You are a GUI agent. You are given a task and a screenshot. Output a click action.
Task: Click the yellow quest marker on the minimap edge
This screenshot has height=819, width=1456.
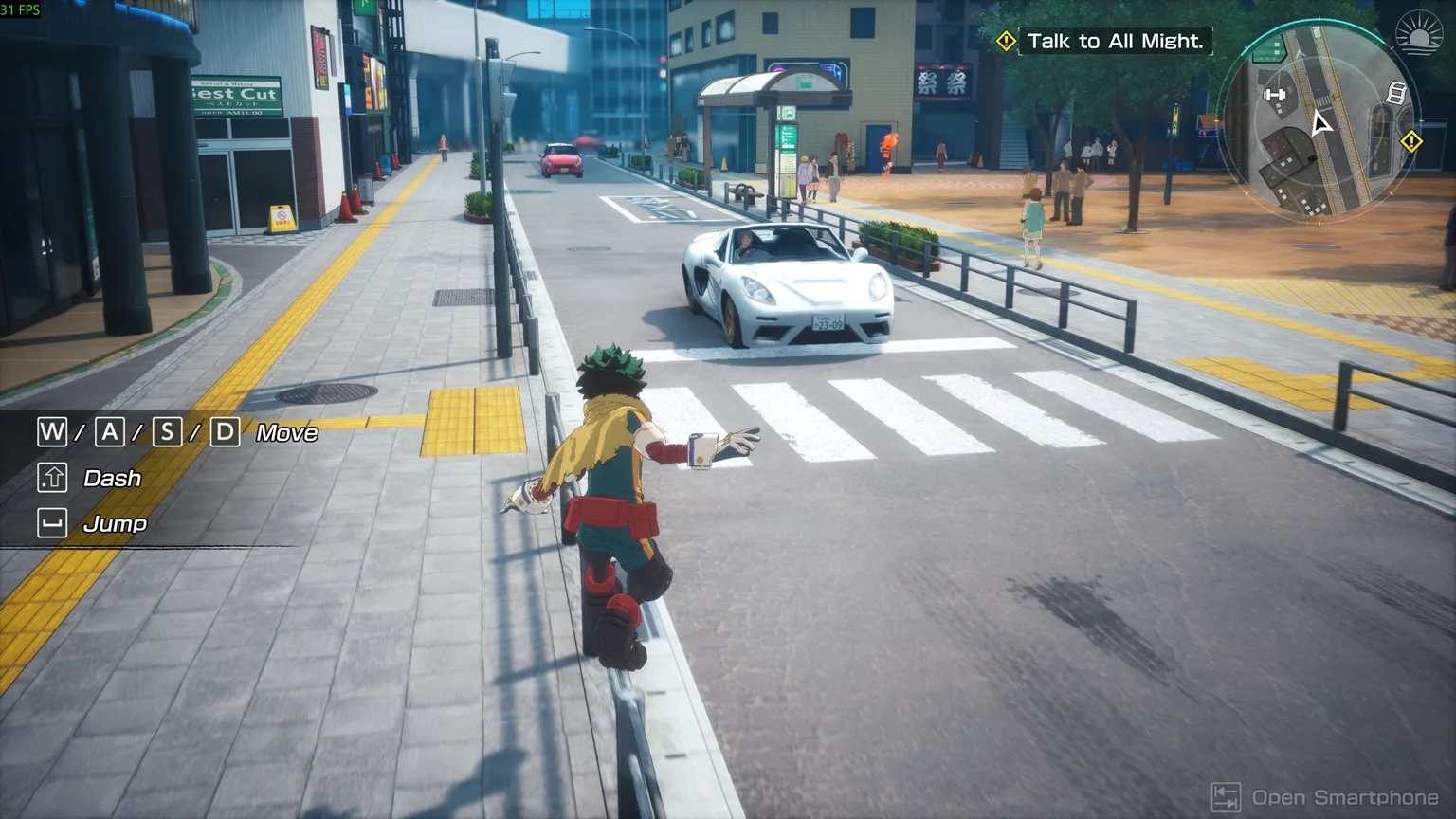tap(1411, 141)
